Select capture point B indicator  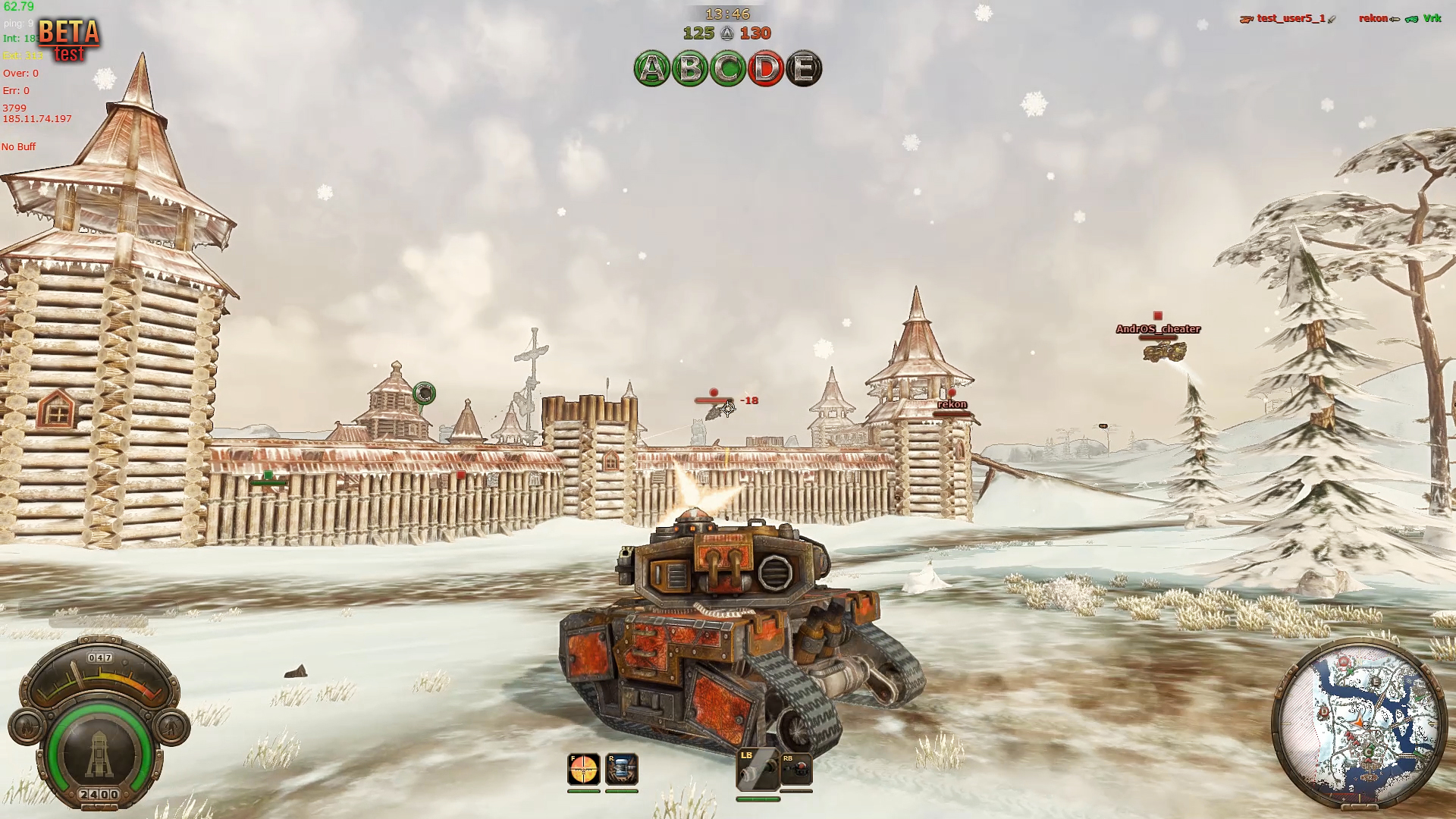tap(689, 69)
